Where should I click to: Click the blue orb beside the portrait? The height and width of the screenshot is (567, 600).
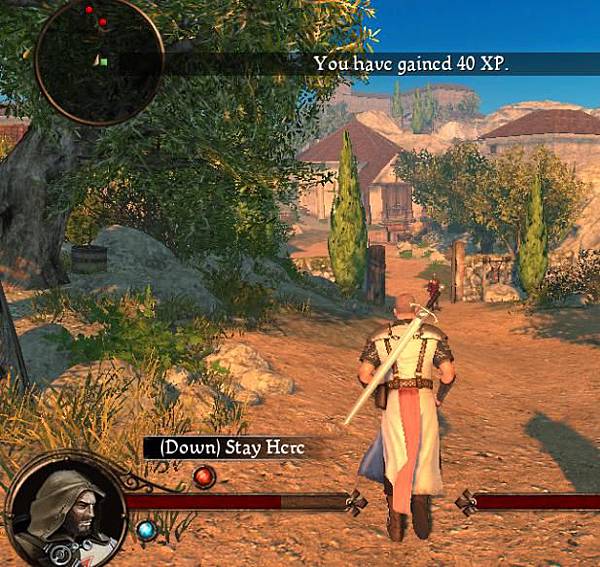tap(146, 531)
